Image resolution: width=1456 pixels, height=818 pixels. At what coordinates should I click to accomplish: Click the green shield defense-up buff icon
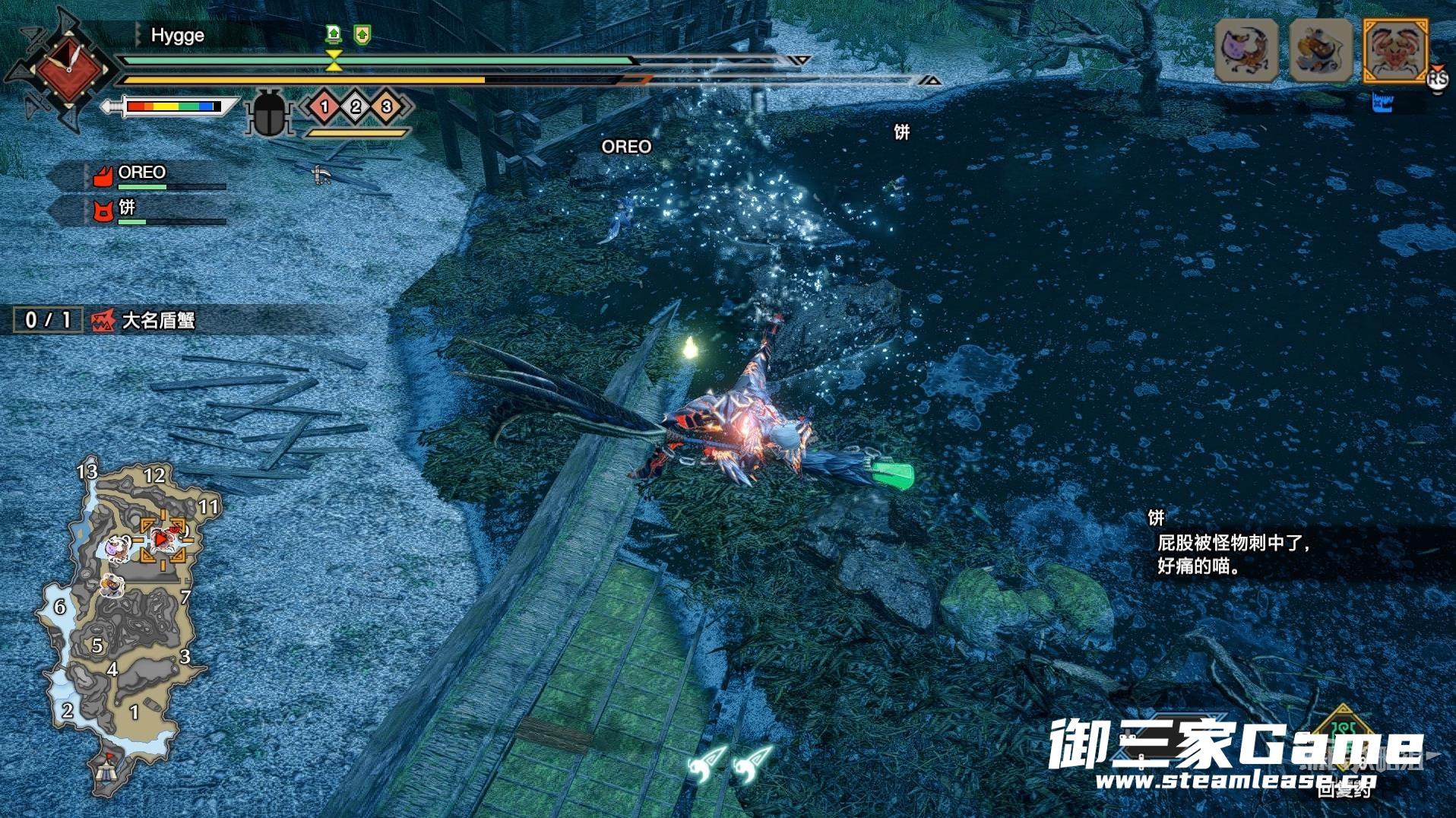[334, 33]
